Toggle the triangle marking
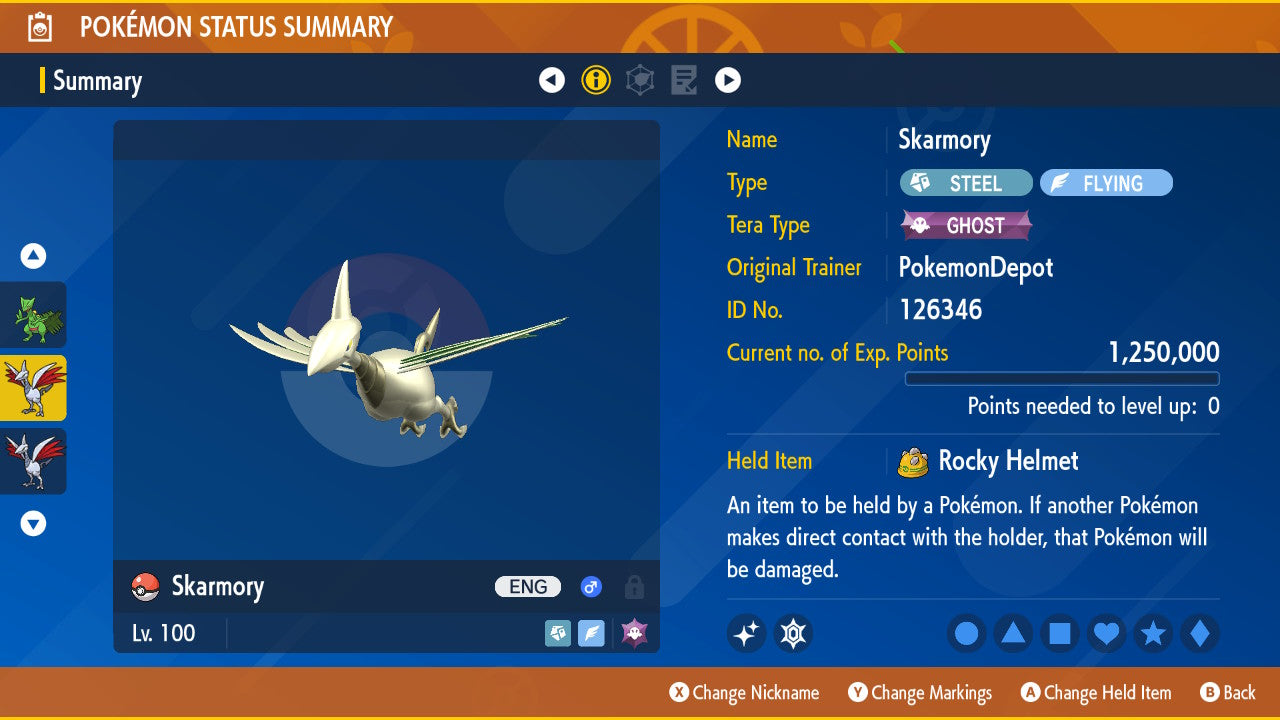 [x=1013, y=634]
